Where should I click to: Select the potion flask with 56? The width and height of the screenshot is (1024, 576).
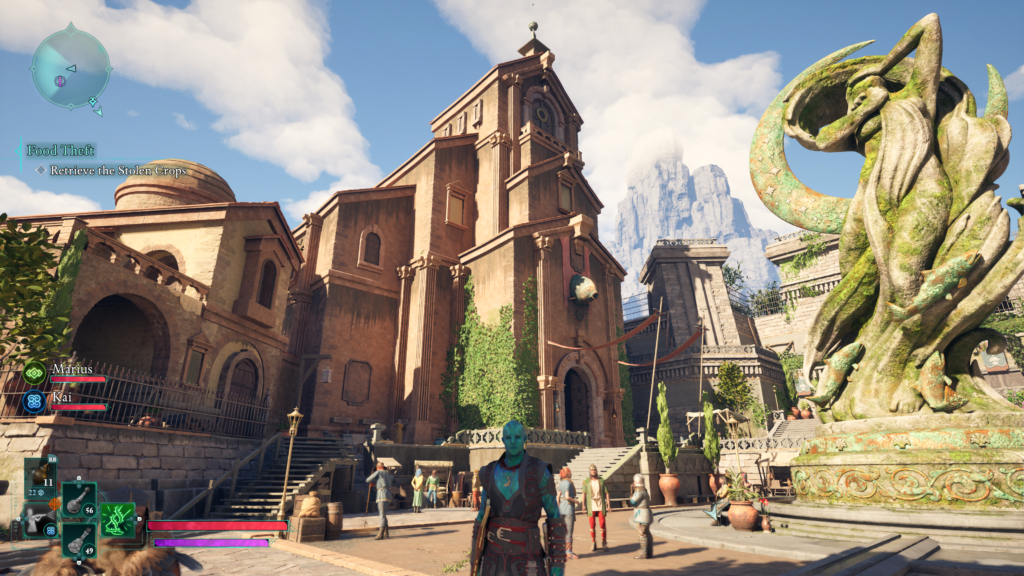pos(79,499)
